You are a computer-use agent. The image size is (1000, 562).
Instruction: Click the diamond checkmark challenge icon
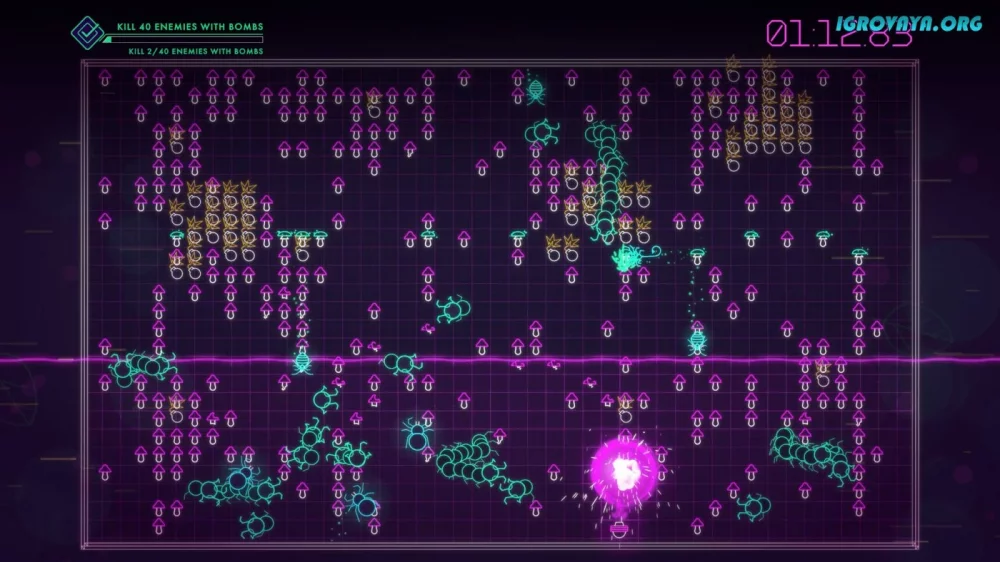click(87, 32)
